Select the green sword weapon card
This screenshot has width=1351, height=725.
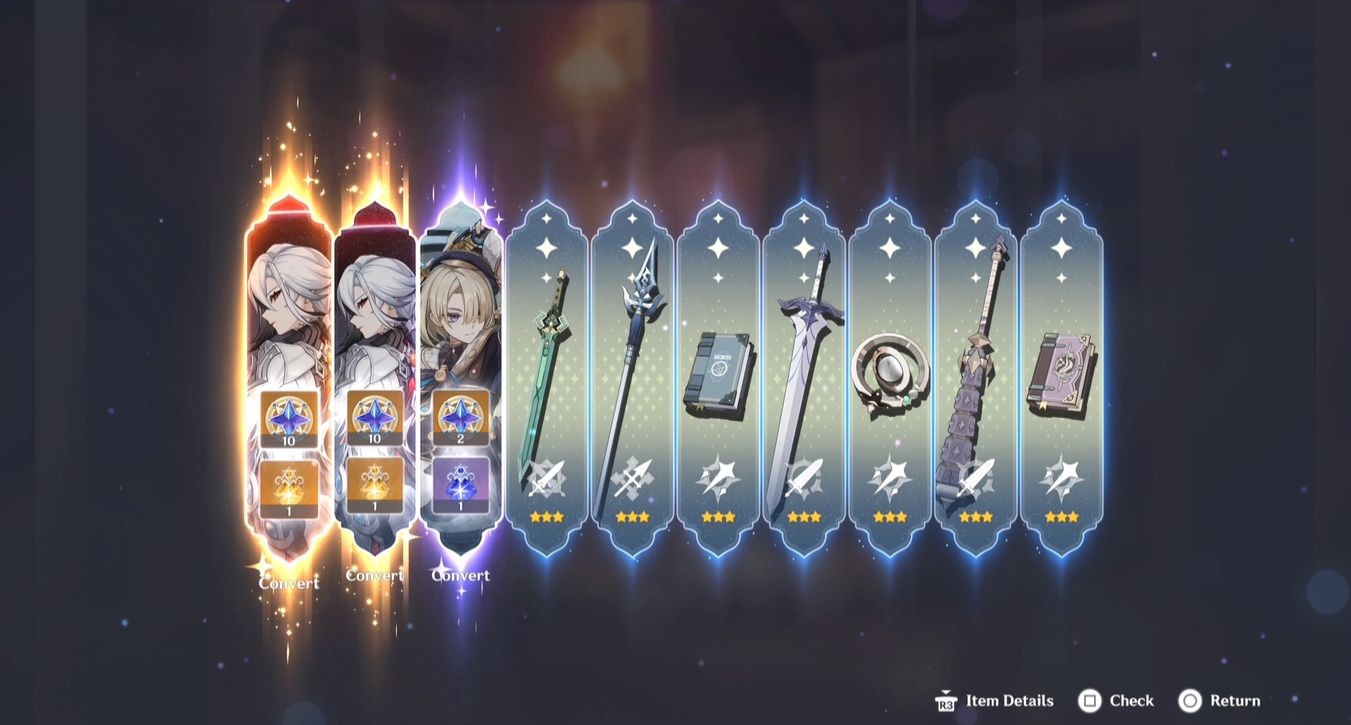click(545, 370)
